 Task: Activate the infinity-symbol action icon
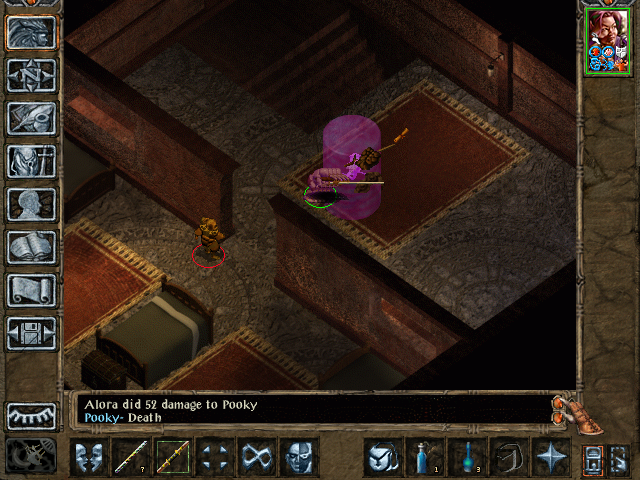click(258, 458)
